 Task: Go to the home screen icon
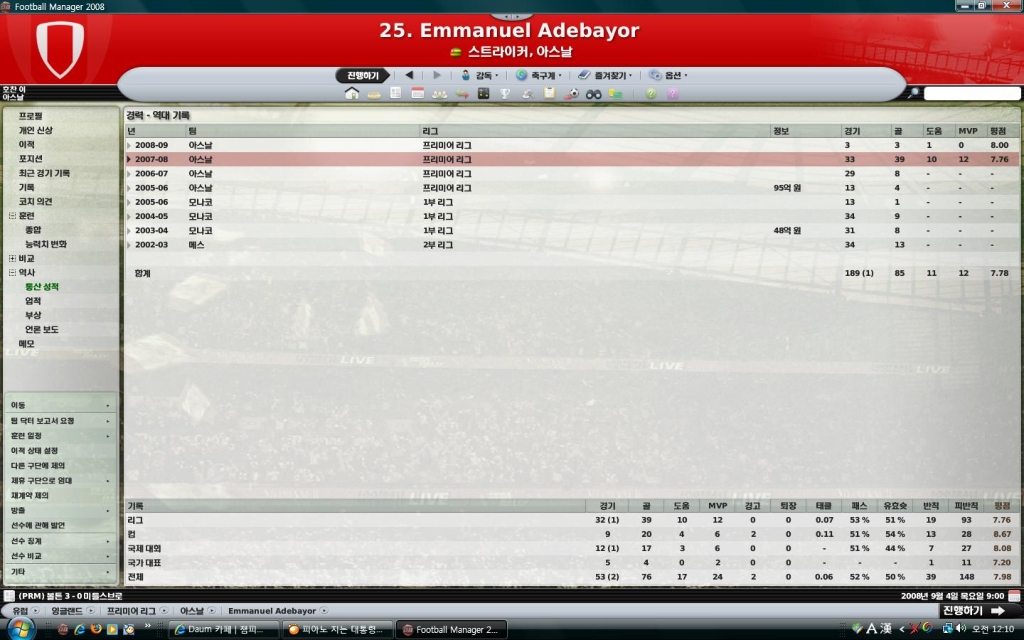pos(351,94)
